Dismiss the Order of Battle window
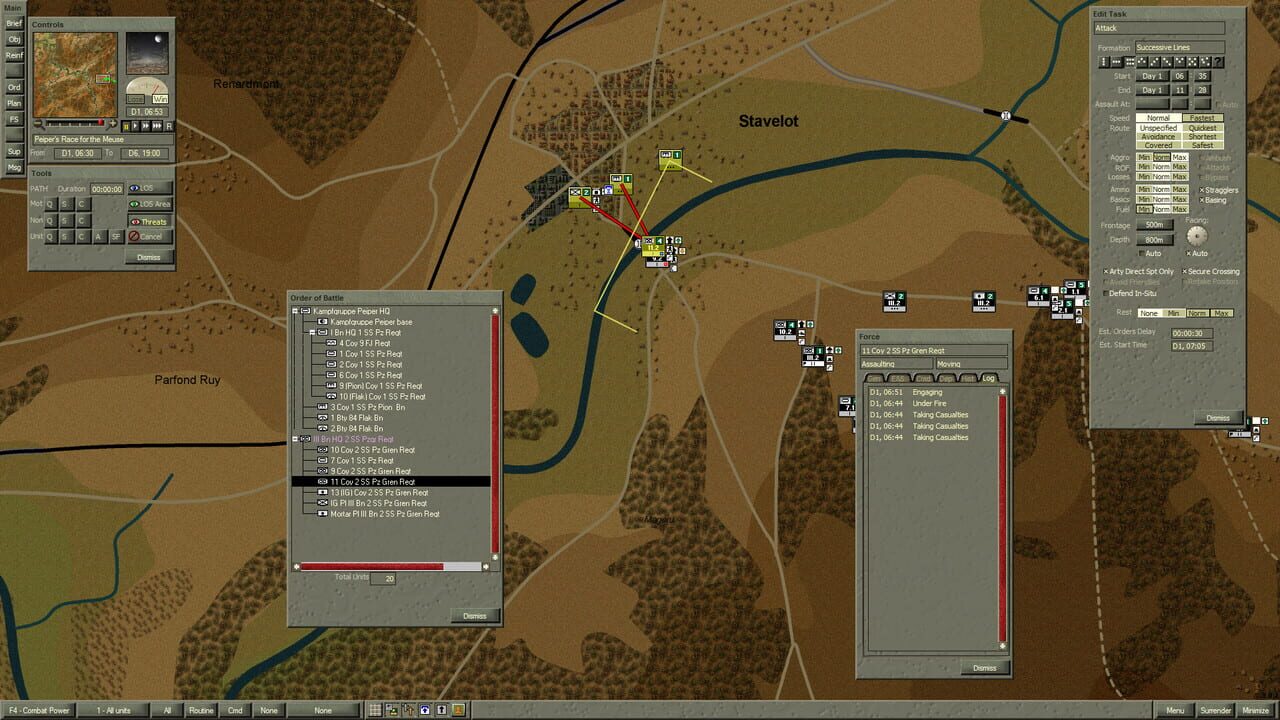 click(x=475, y=616)
